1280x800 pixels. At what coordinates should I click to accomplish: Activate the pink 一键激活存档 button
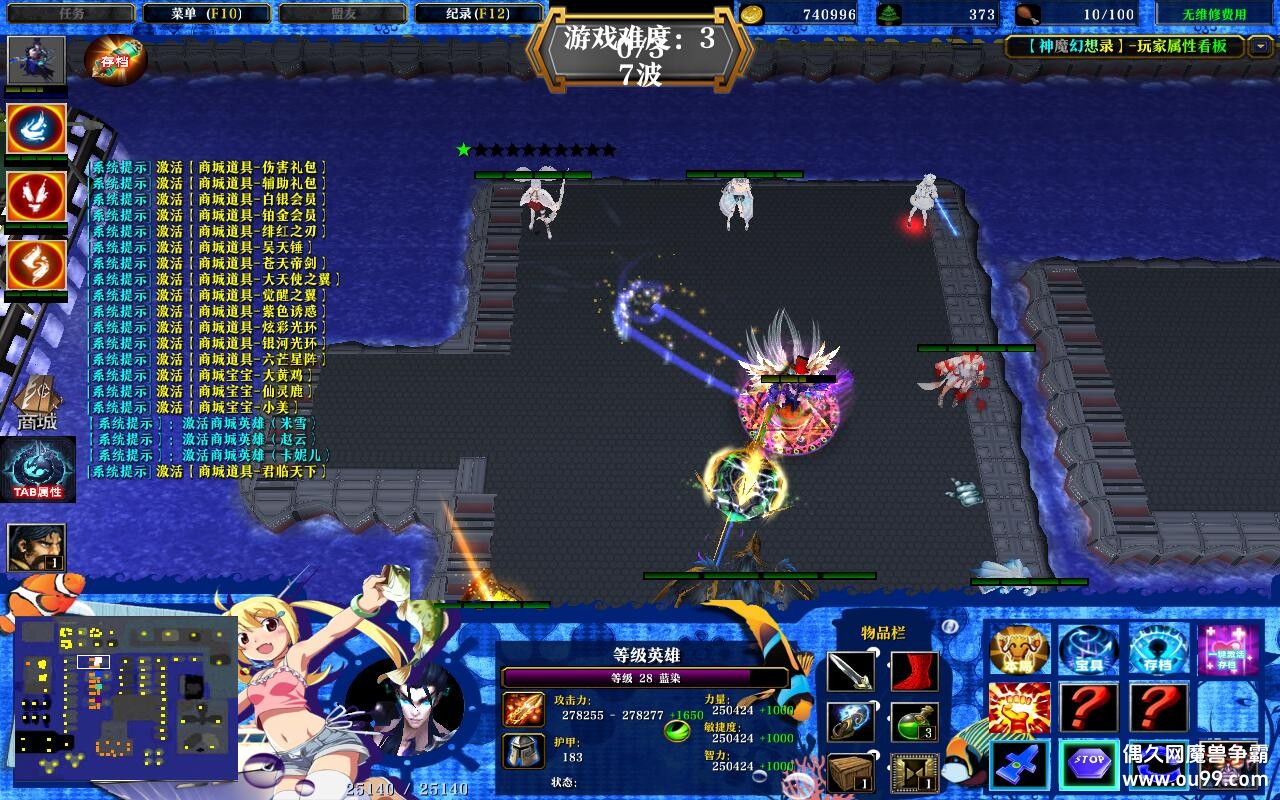click(x=1227, y=650)
